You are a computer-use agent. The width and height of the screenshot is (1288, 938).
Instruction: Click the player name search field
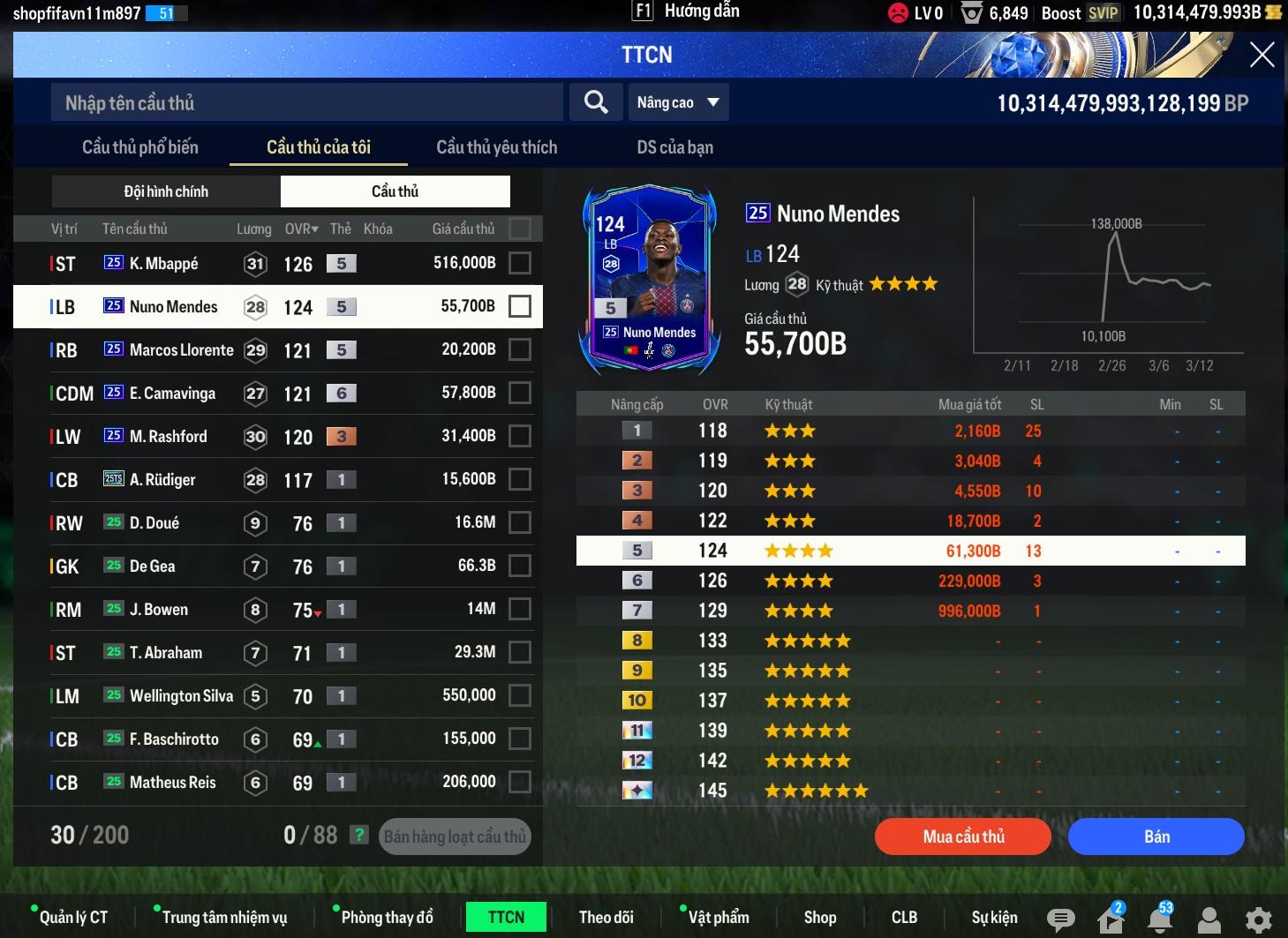tap(306, 103)
